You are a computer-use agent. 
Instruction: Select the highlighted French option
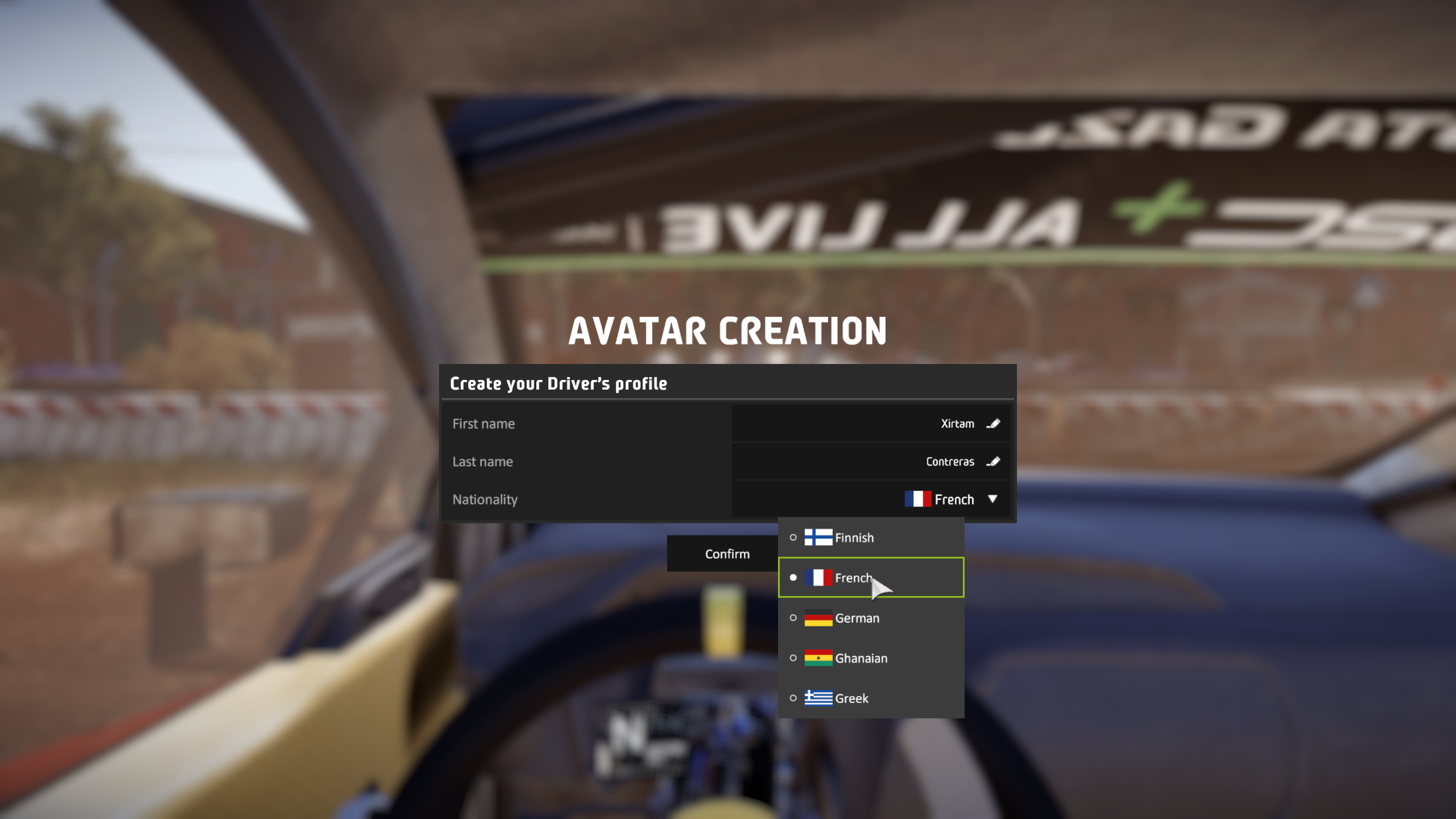(x=854, y=577)
